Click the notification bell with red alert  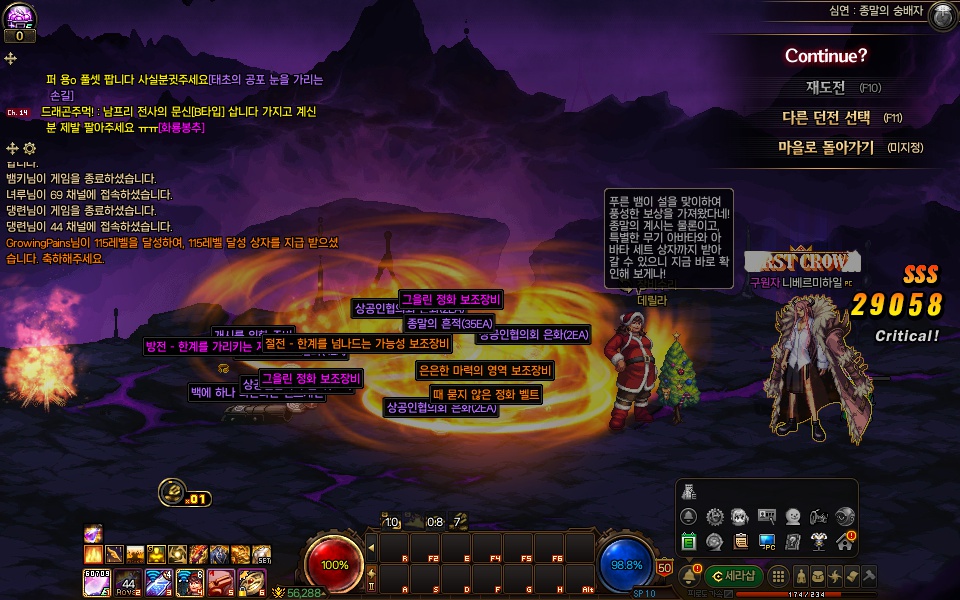[x=689, y=575]
